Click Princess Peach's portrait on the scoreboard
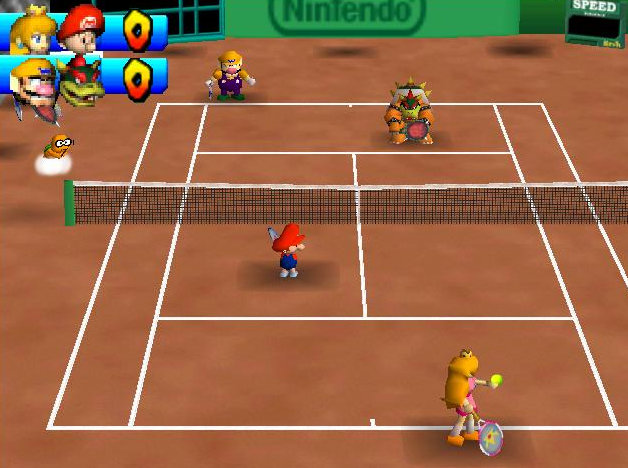 (x=31, y=32)
